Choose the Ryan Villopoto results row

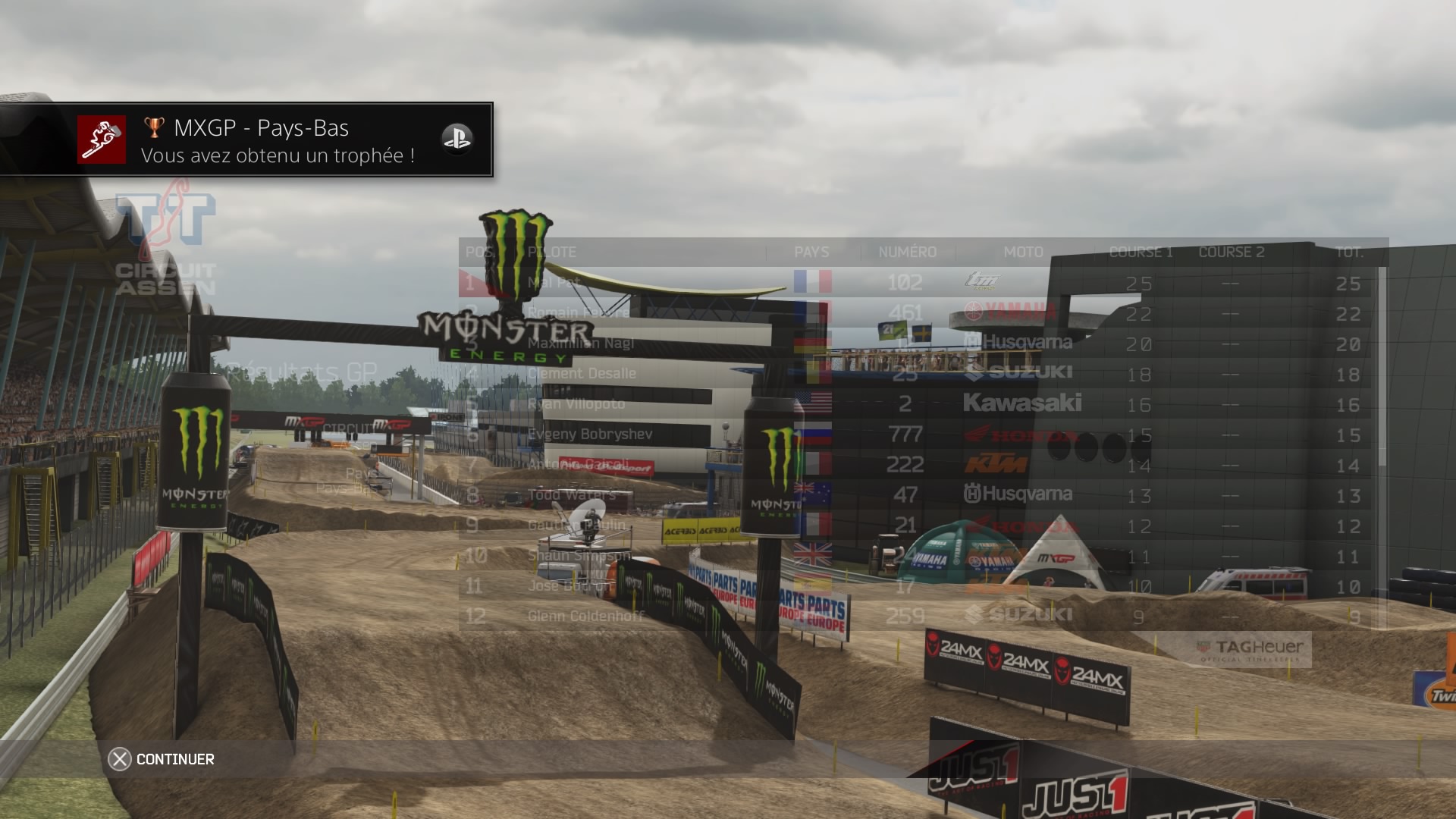(x=576, y=404)
